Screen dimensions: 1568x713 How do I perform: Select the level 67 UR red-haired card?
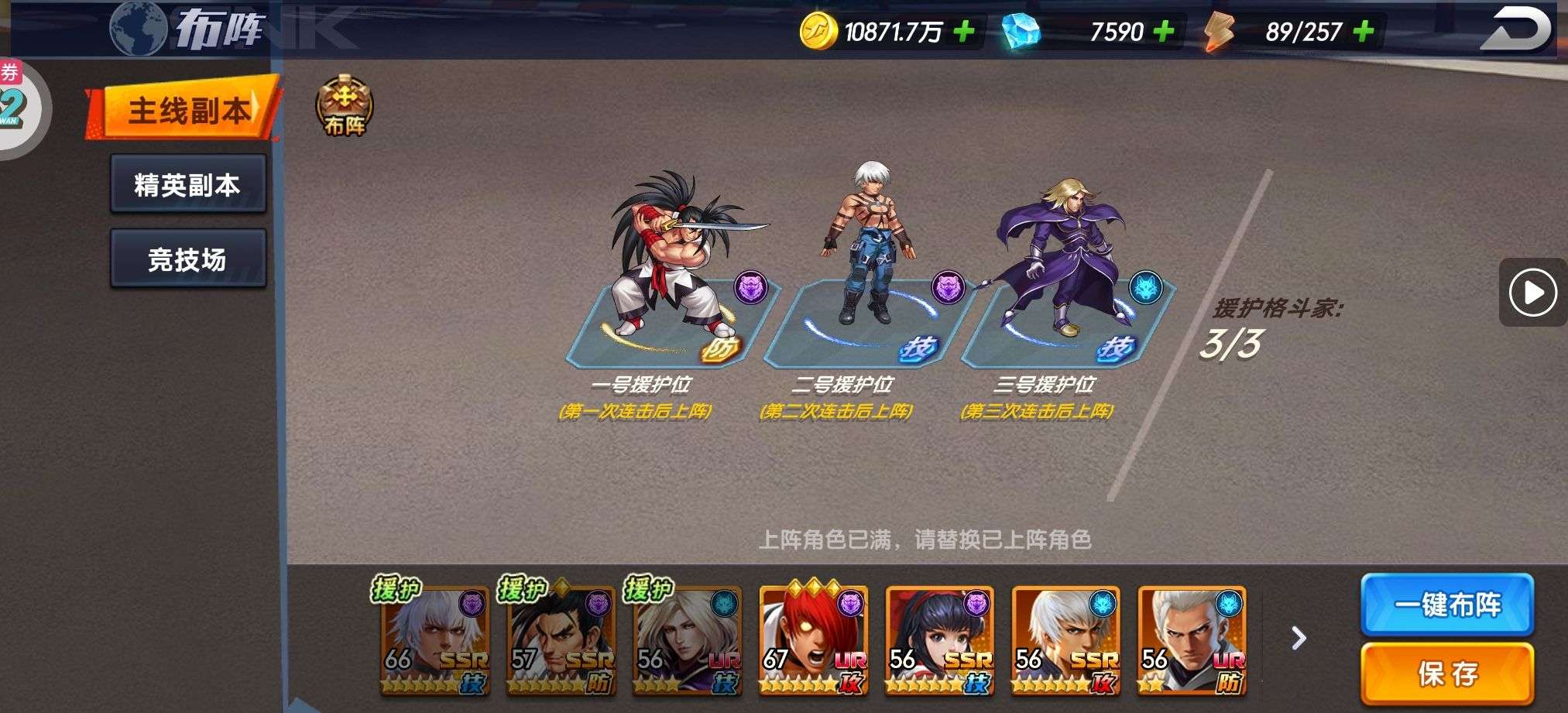click(812, 641)
